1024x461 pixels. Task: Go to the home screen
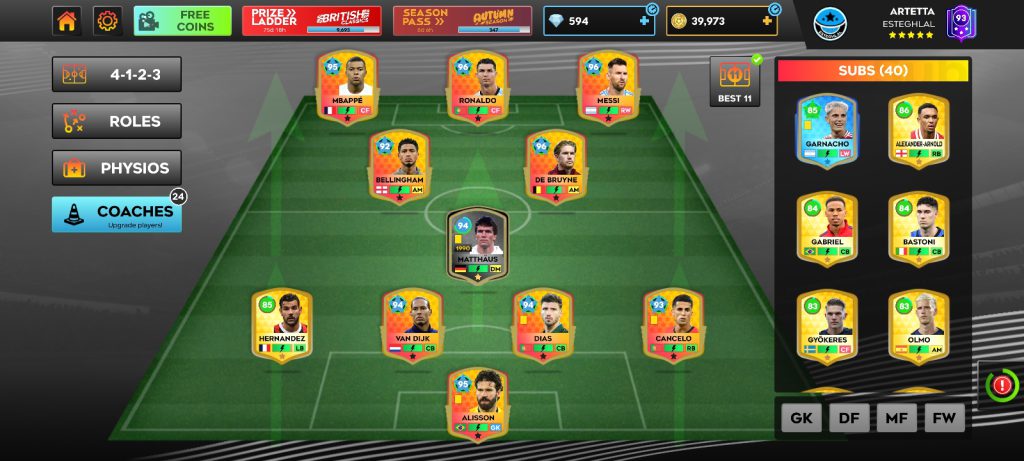[x=67, y=20]
